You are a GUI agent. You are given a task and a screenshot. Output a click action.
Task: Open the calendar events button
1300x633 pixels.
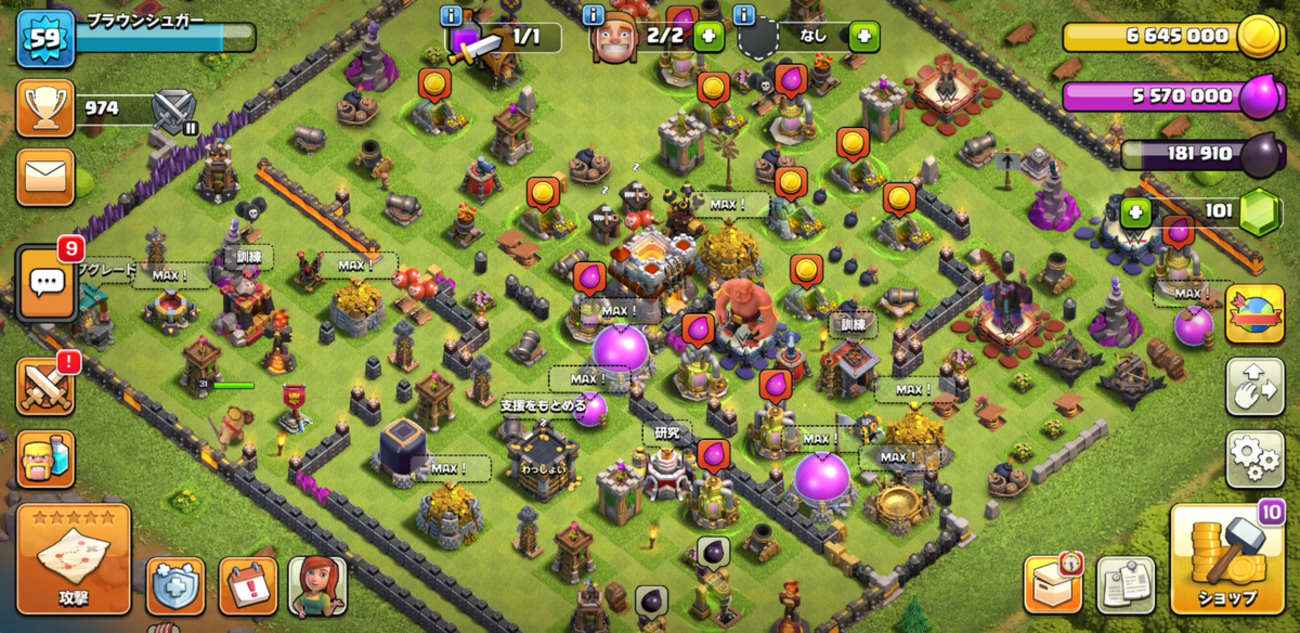point(247,585)
